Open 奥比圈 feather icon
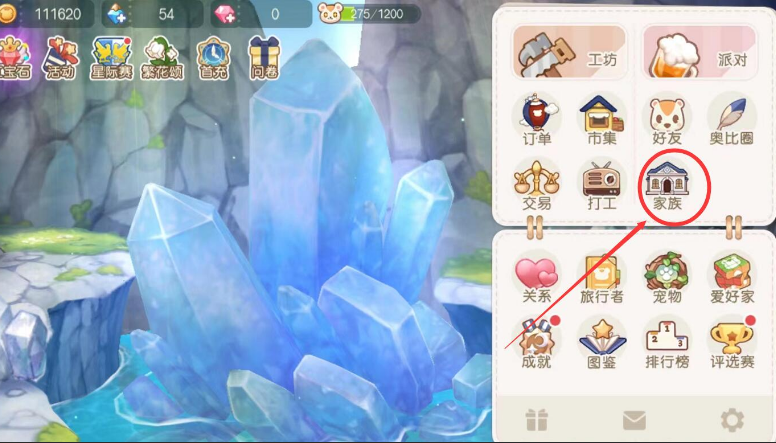This screenshot has height=443, width=776. [732, 121]
